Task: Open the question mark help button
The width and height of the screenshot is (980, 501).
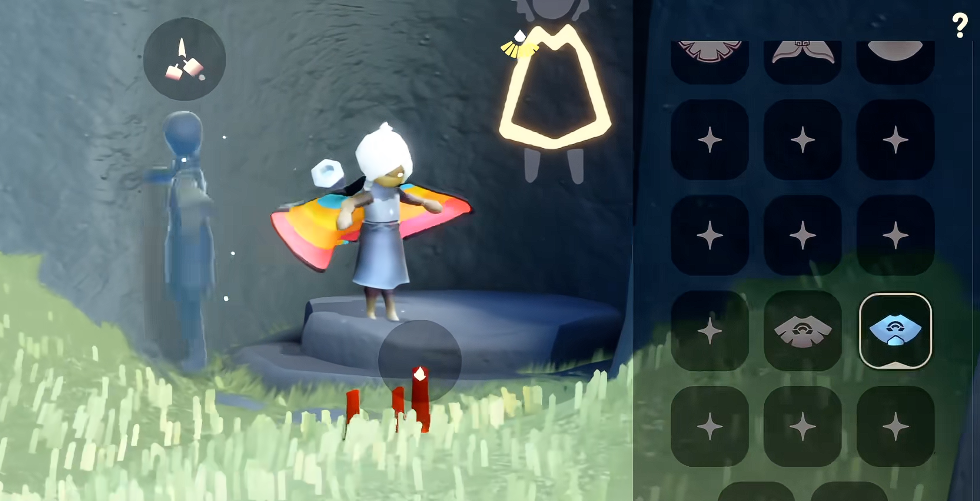Action: (x=960, y=26)
